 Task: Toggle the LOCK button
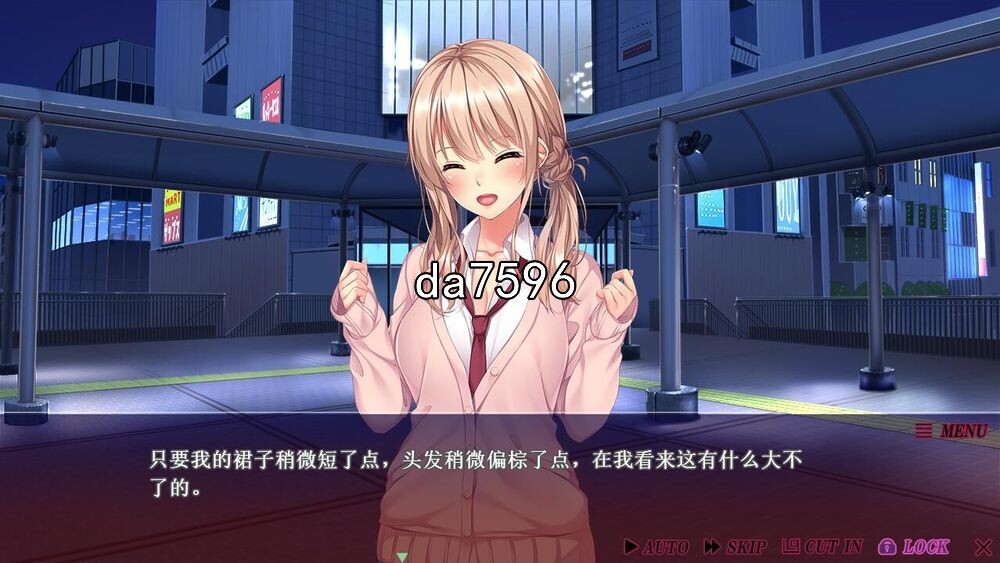point(914,547)
